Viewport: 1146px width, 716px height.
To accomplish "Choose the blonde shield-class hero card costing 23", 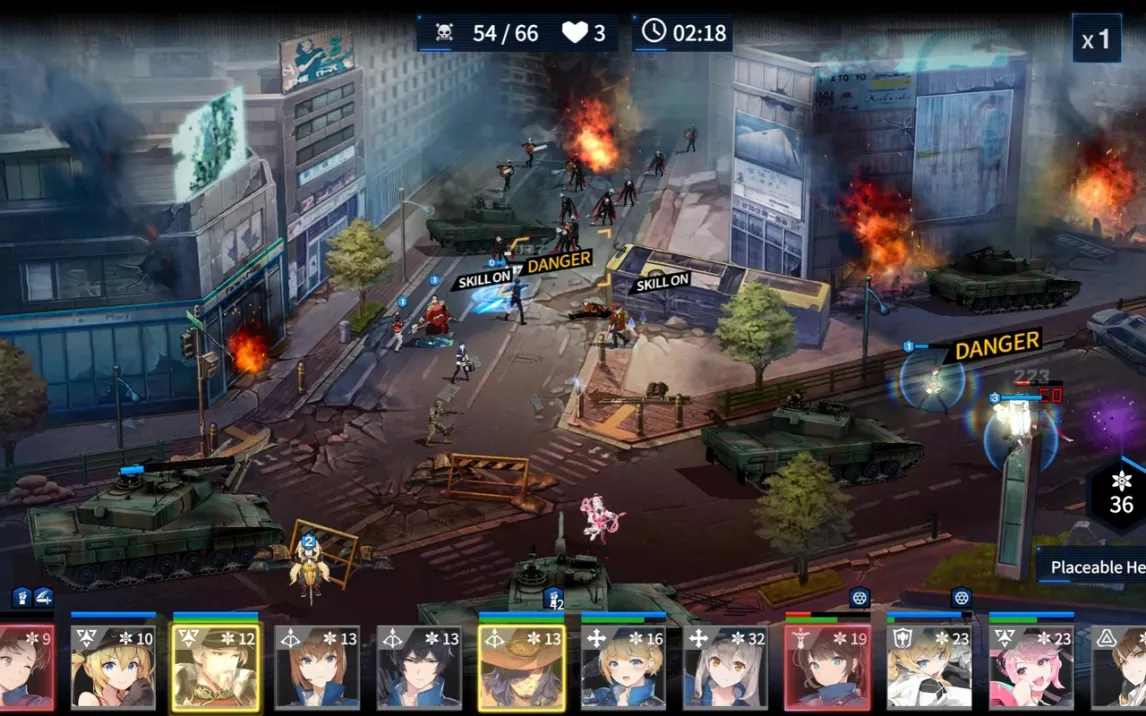I will (929, 667).
